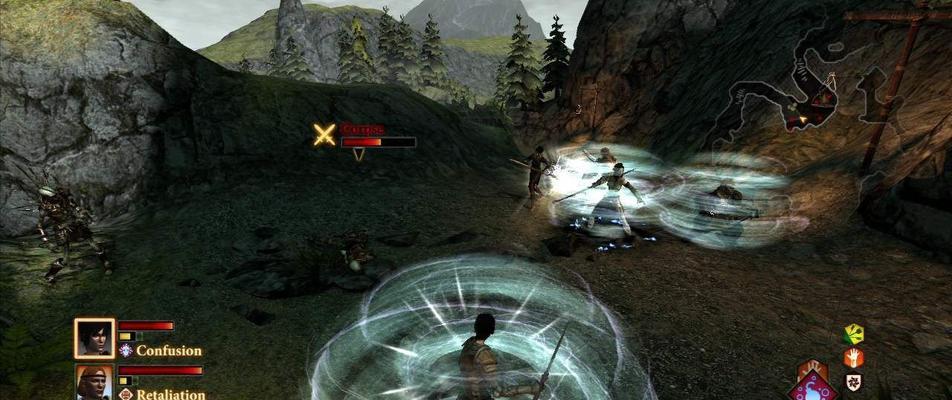Screen dimensions: 952x400
Task: Click the Confusion status icon
Action: pyautogui.click(x=126, y=351)
